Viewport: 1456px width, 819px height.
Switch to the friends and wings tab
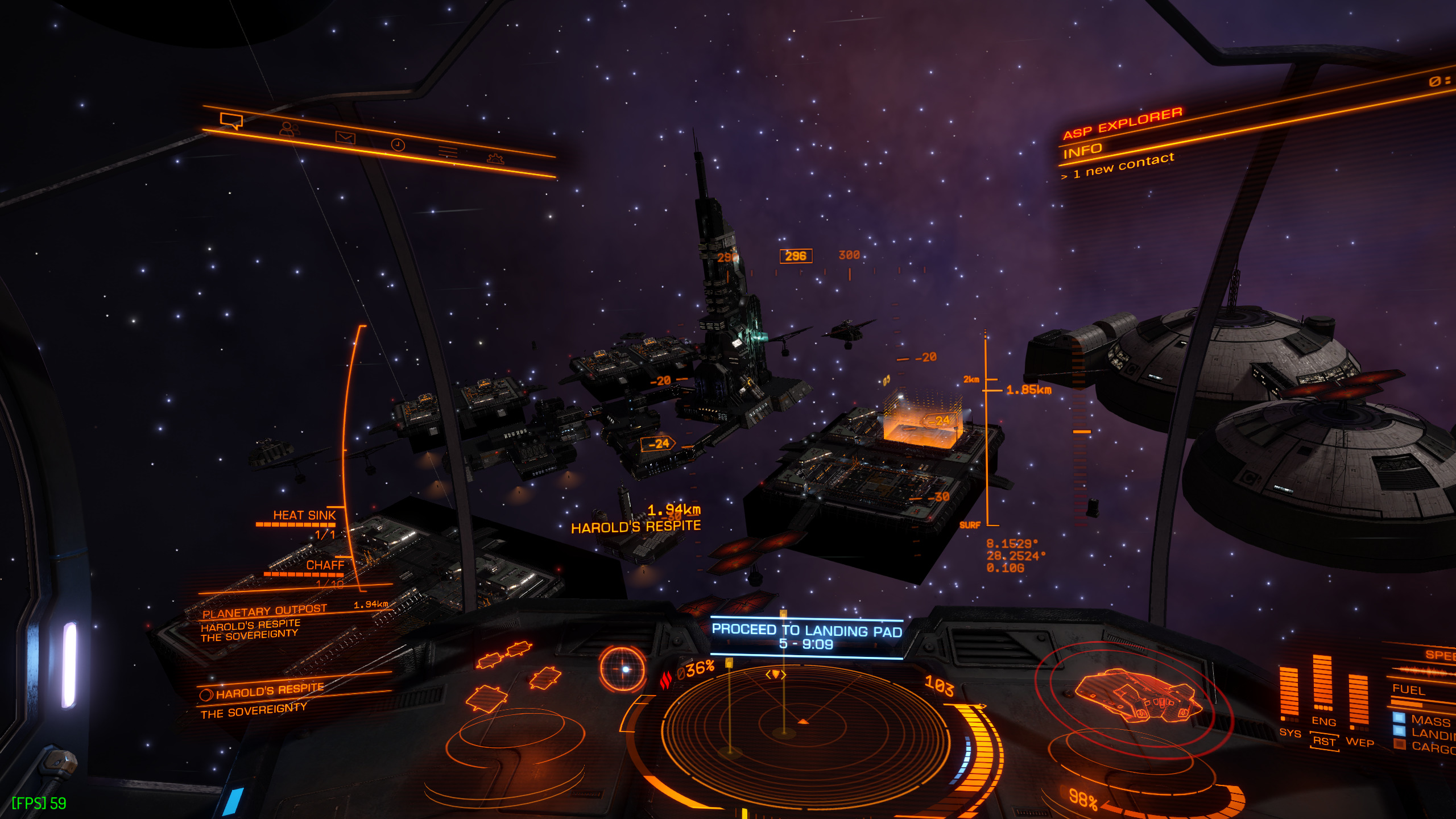click(x=289, y=129)
